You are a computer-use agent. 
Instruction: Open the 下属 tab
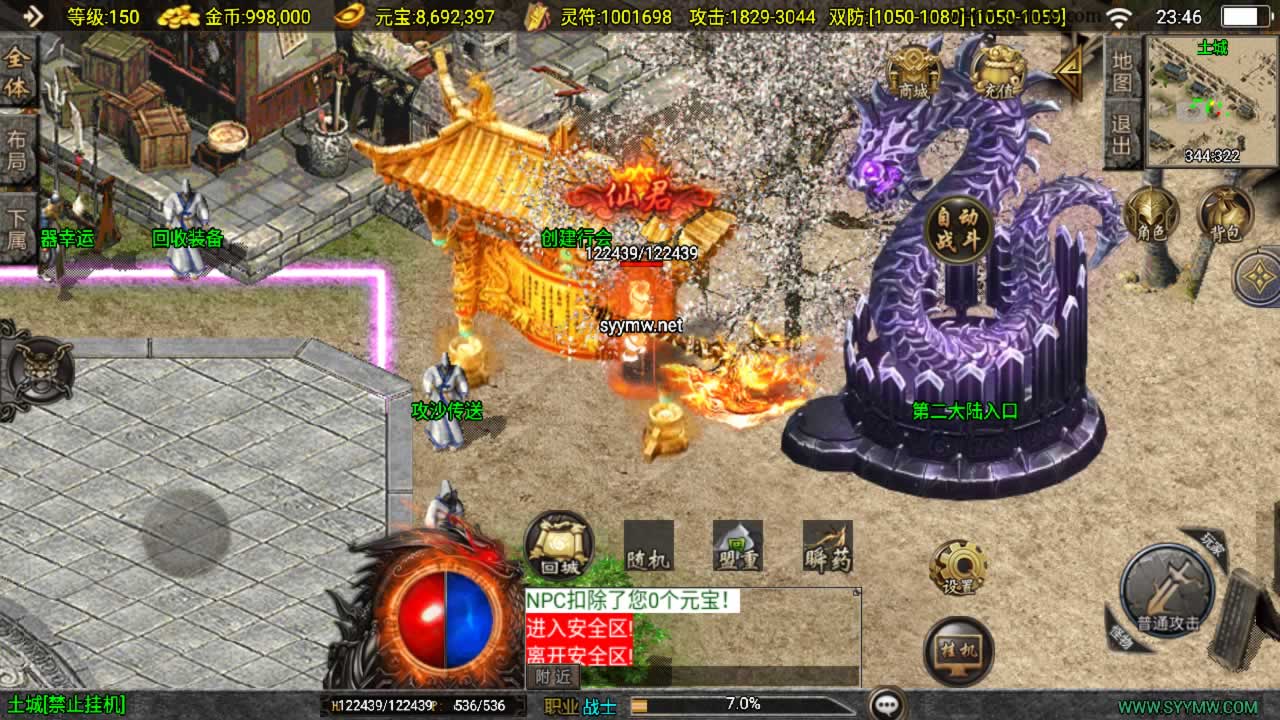tap(18, 227)
